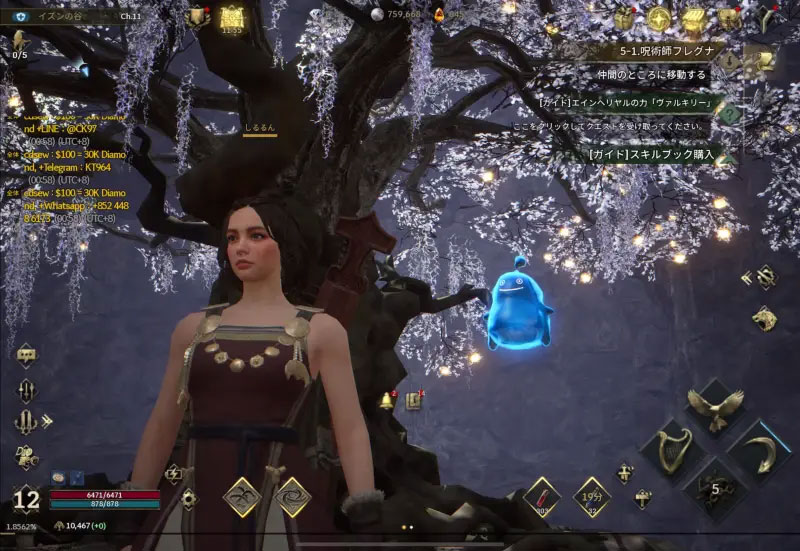This screenshot has width=800, height=551.
Task: Select the lion head icon
Action: [762, 320]
